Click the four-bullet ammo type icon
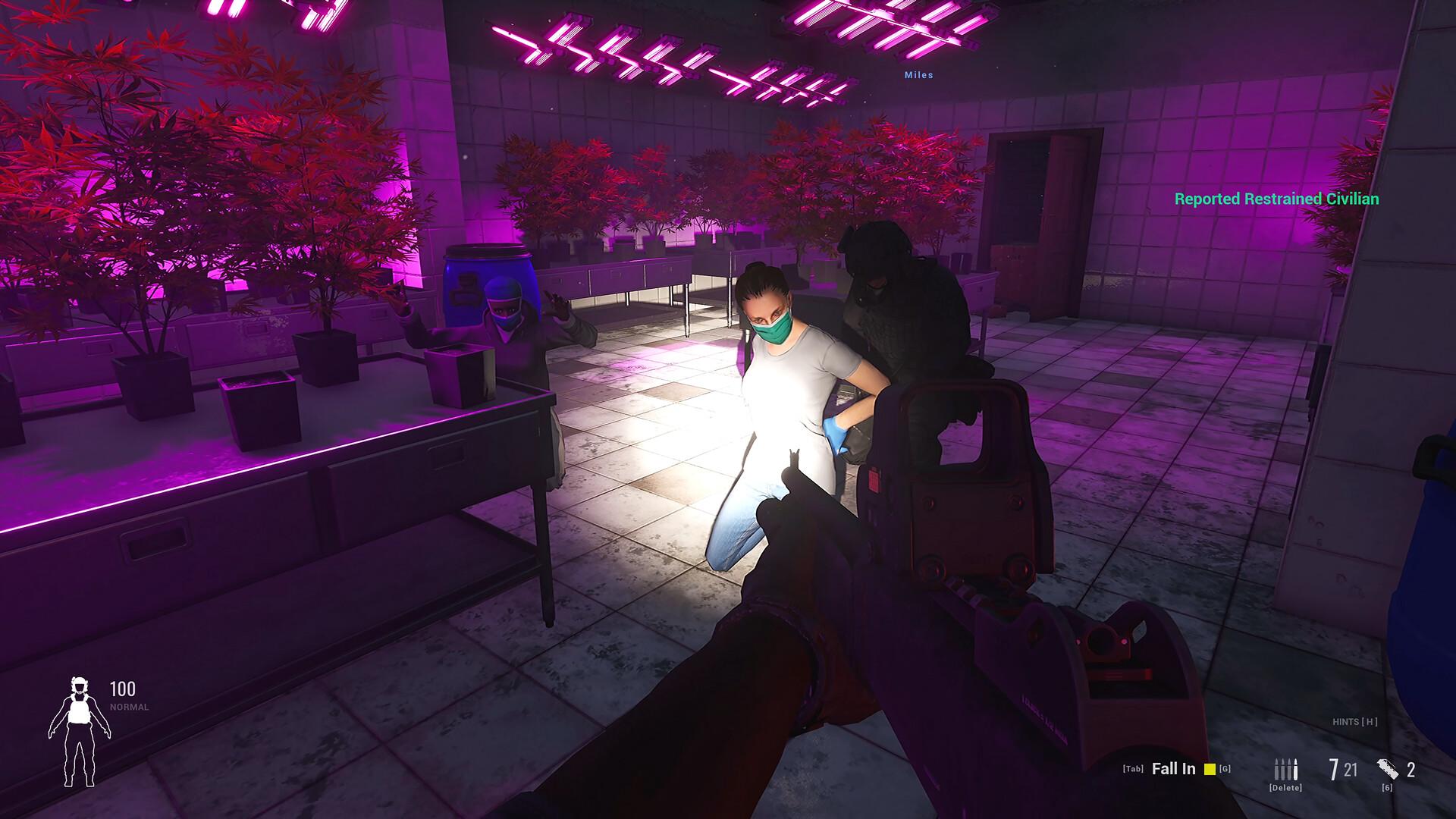1456x819 pixels. point(1285,770)
